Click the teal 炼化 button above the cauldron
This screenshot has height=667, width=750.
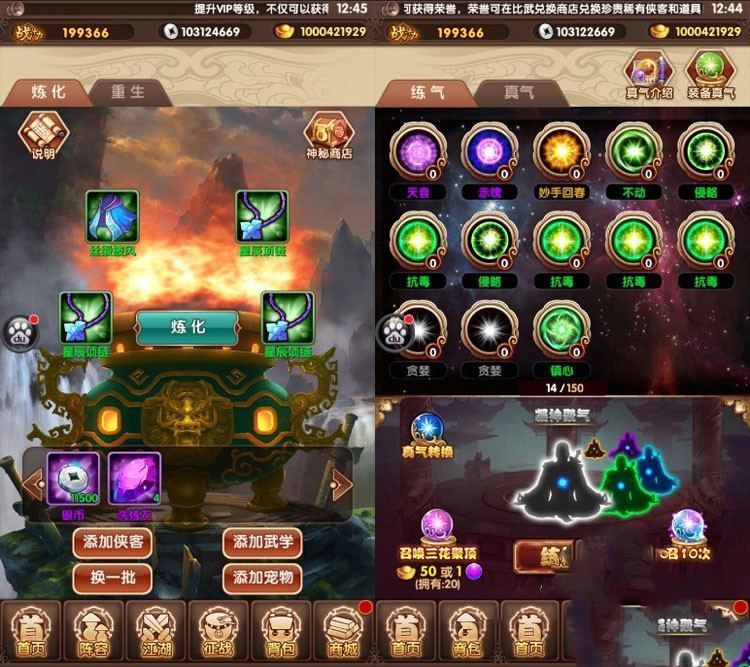coord(187,326)
